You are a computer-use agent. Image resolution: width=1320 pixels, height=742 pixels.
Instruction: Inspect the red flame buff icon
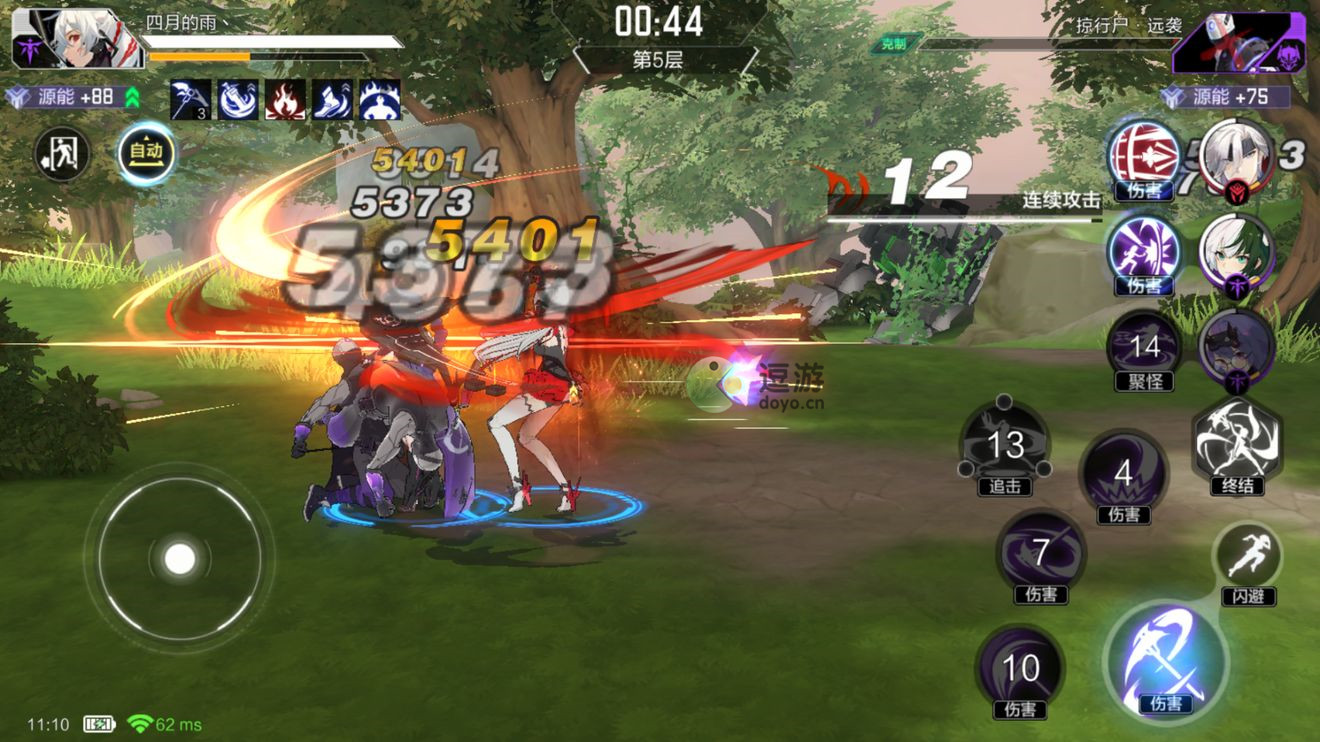(285, 100)
